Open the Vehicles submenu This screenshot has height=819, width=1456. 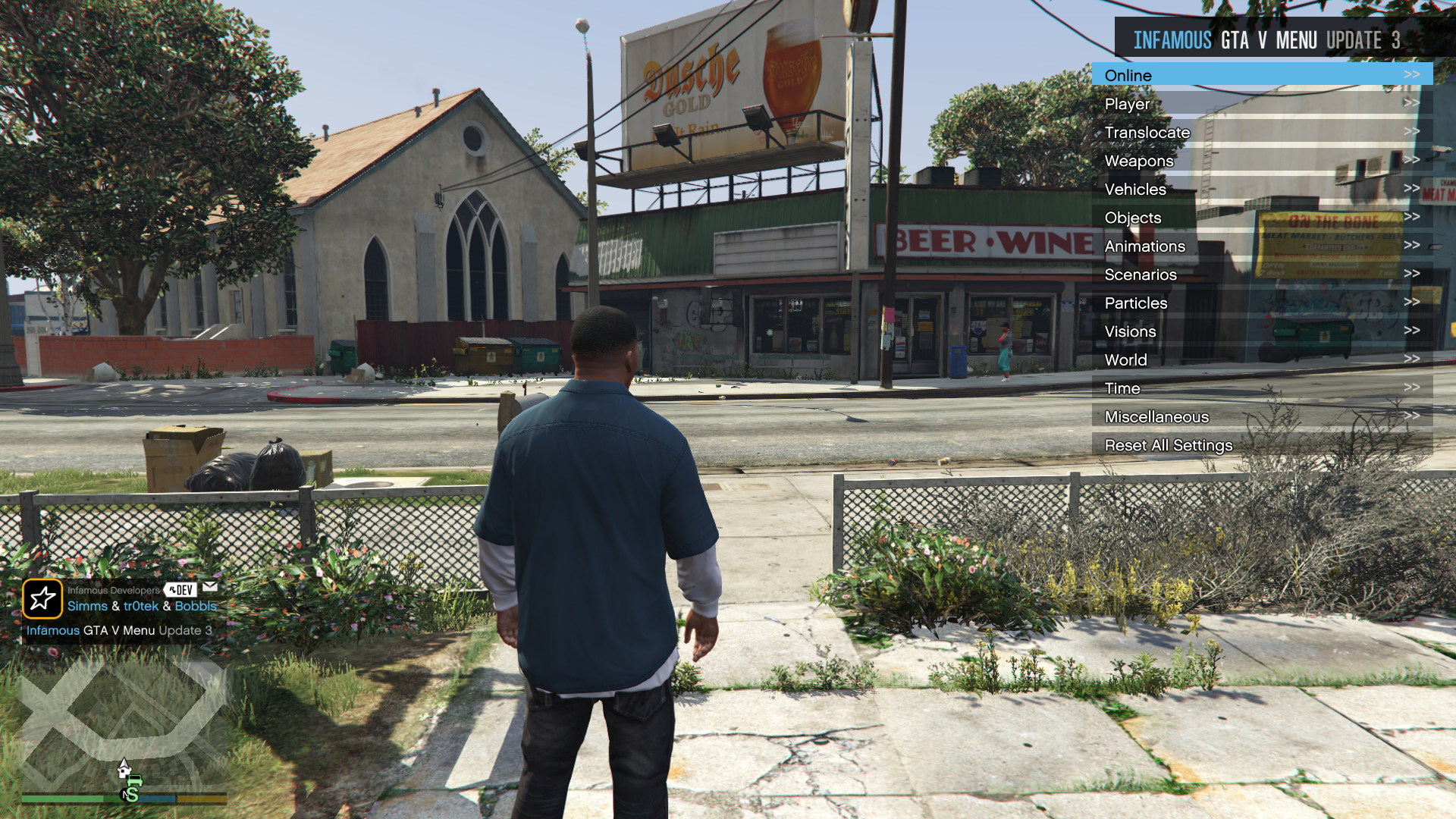[x=1261, y=190]
